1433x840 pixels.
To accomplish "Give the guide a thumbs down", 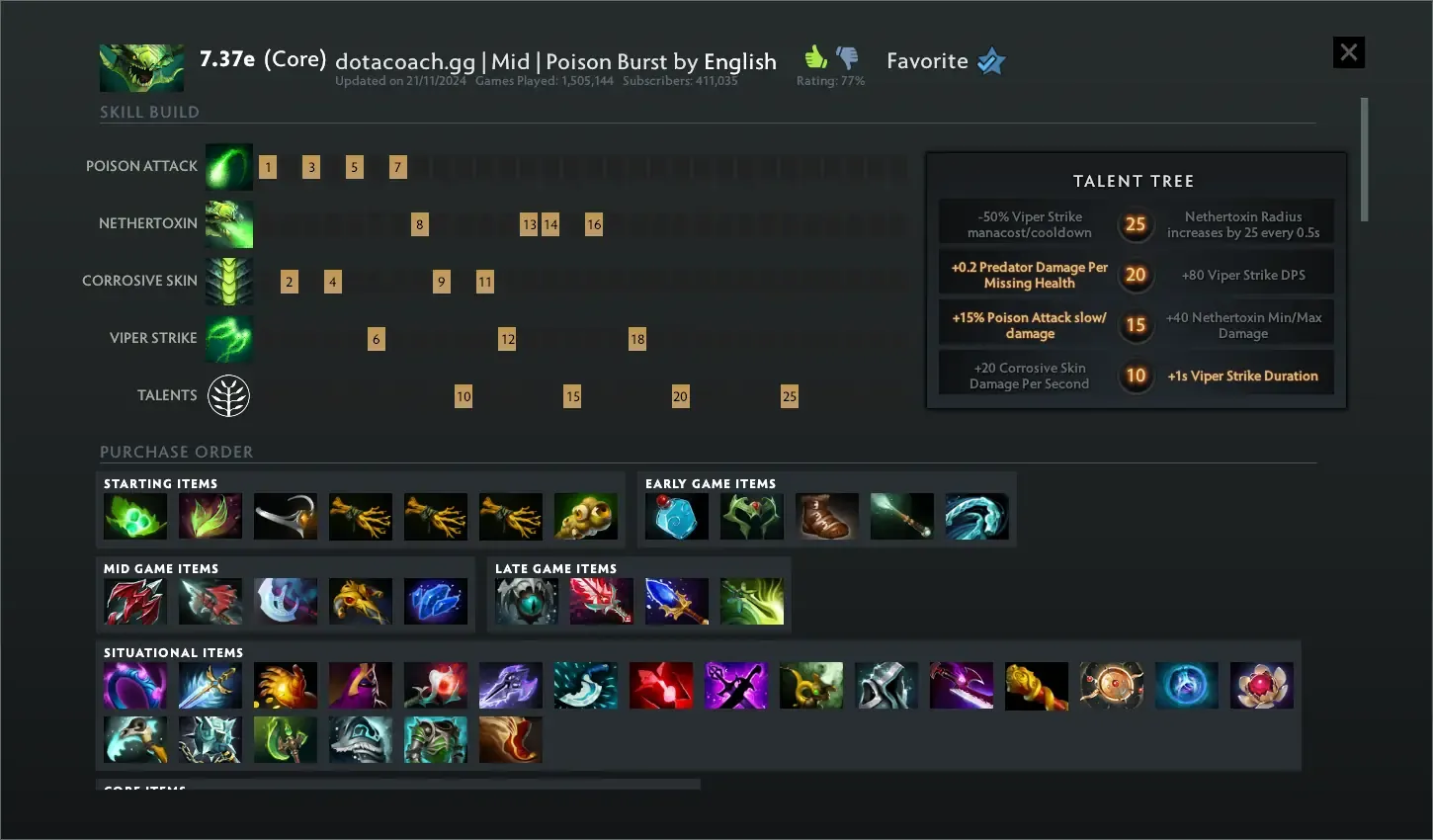I will 847,57.
